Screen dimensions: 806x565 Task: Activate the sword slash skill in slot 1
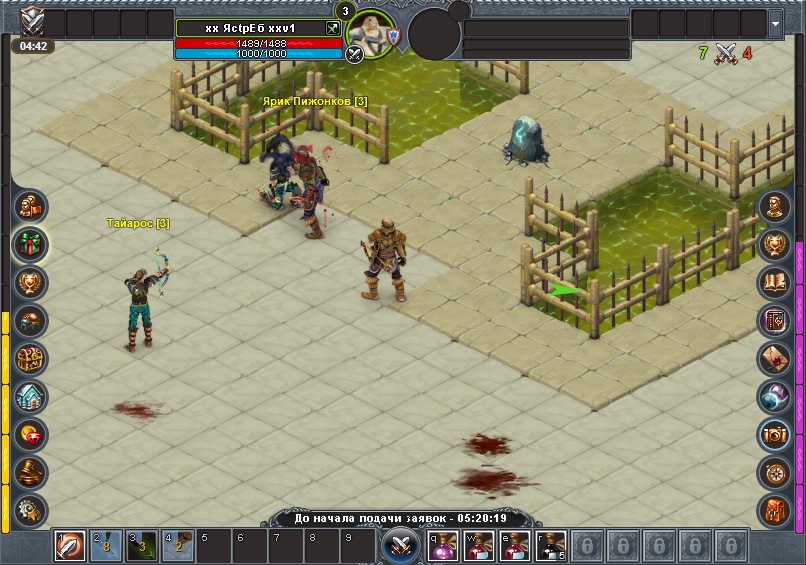[69, 546]
